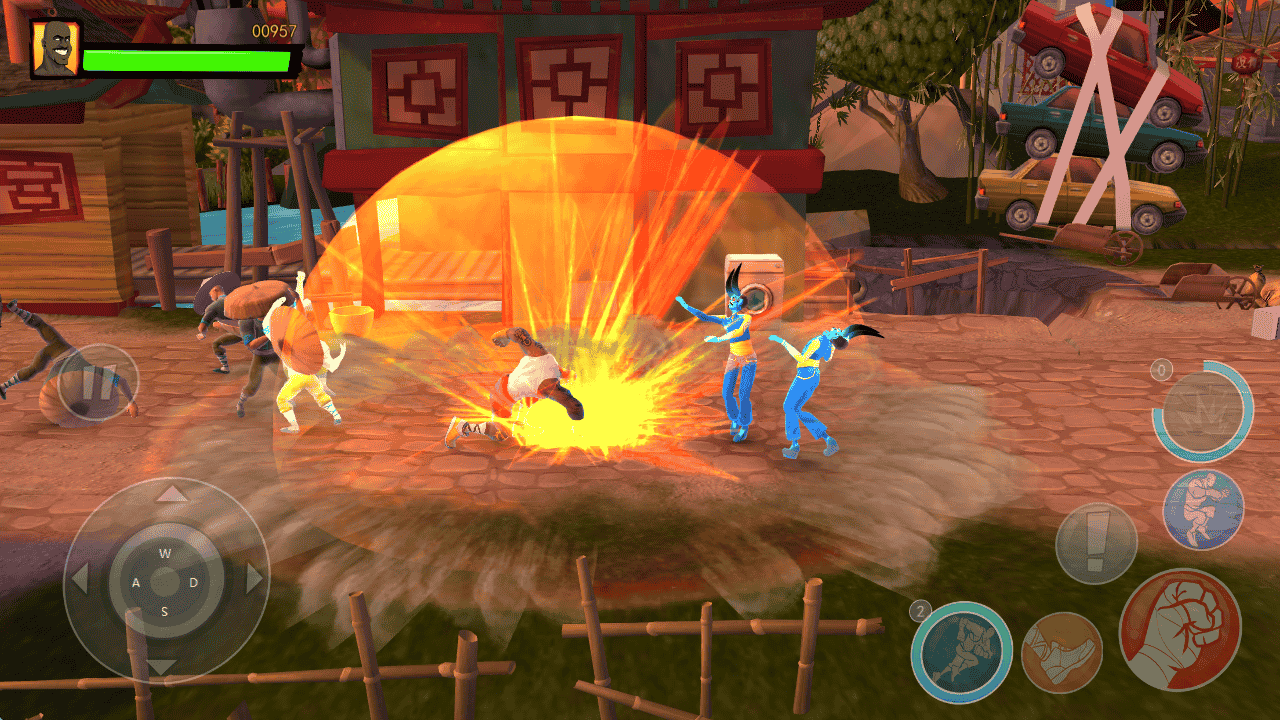Viewport: 1280px width, 720px height.
Task: Pause the game with the pause button
Action: coord(98,383)
